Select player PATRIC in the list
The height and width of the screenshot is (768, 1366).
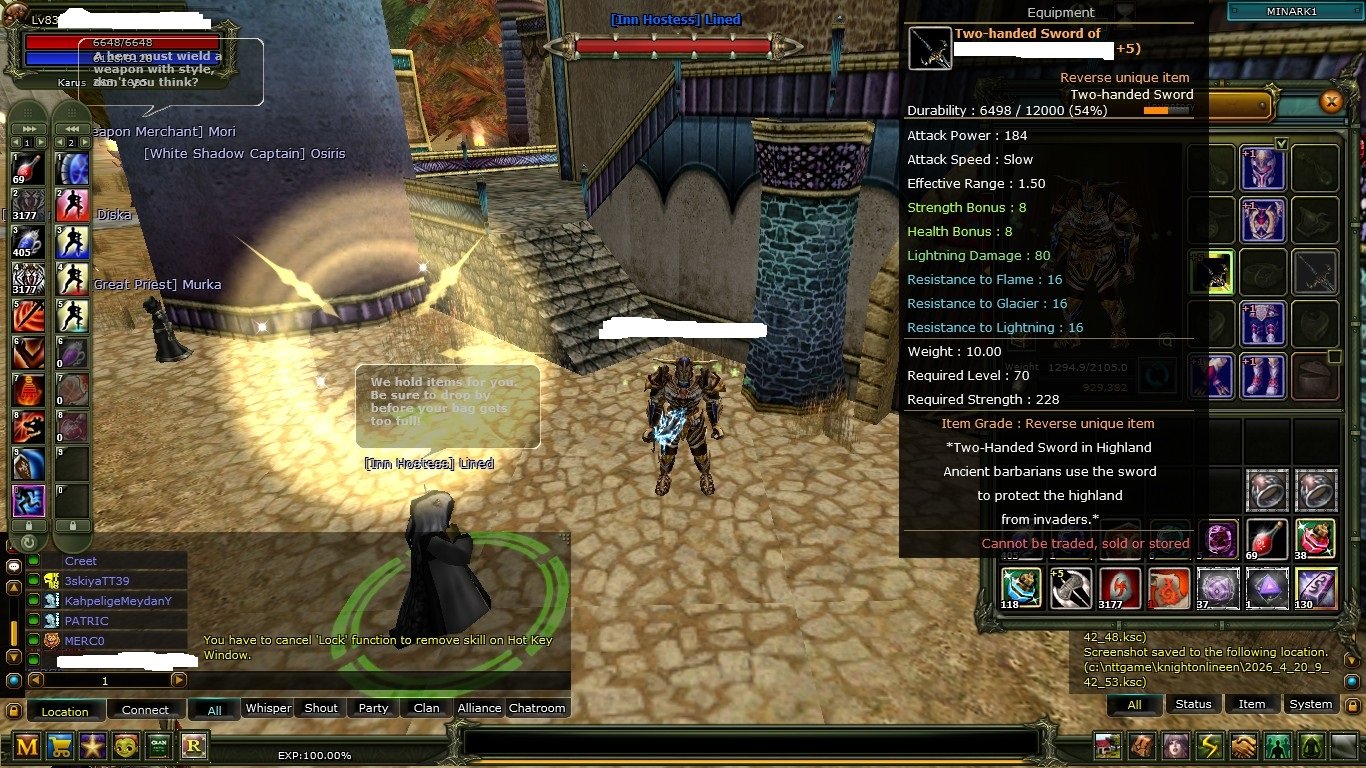point(86,621)
